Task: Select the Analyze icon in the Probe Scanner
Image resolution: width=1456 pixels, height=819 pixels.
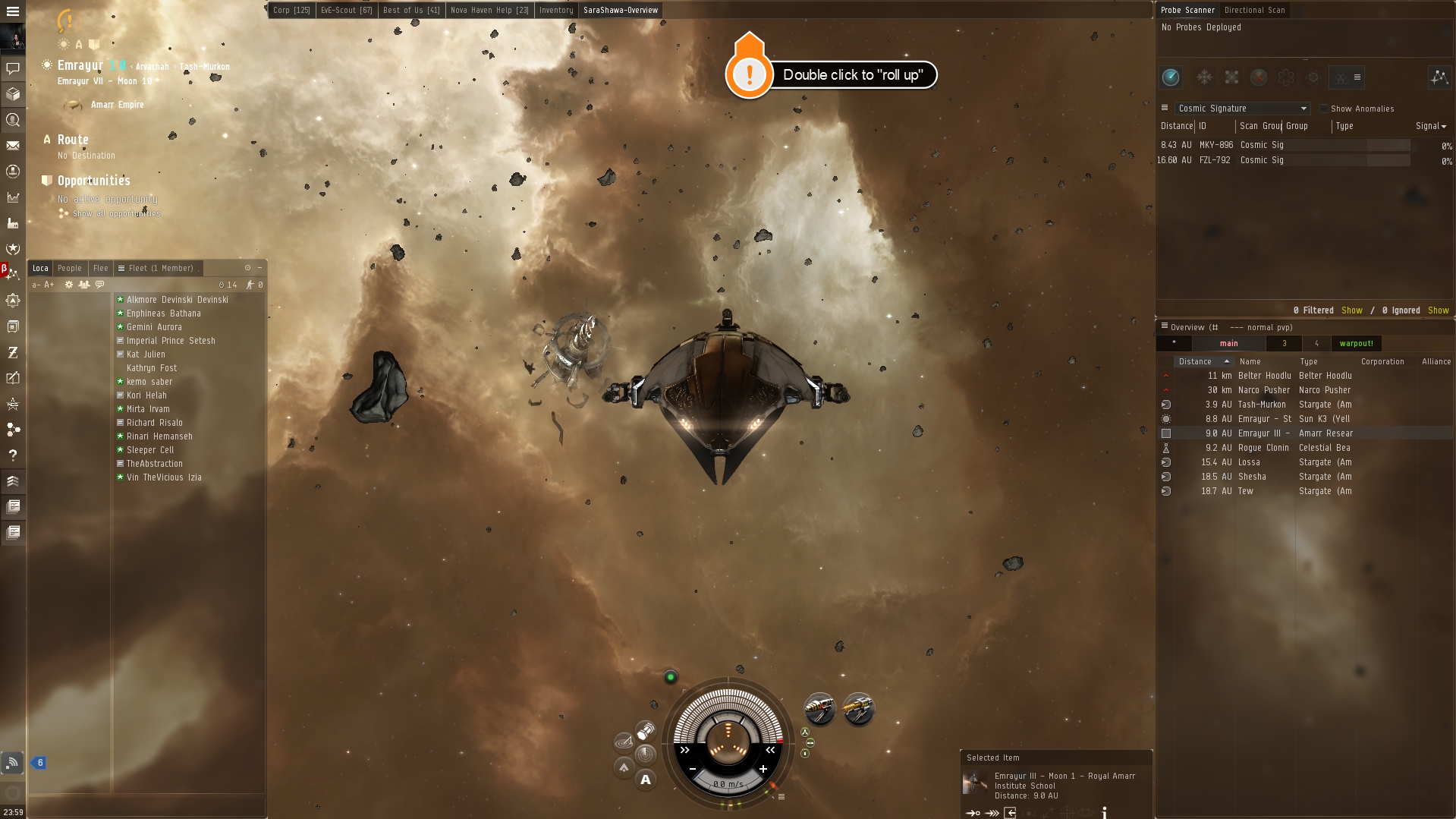Action: tap(1171, 77)
